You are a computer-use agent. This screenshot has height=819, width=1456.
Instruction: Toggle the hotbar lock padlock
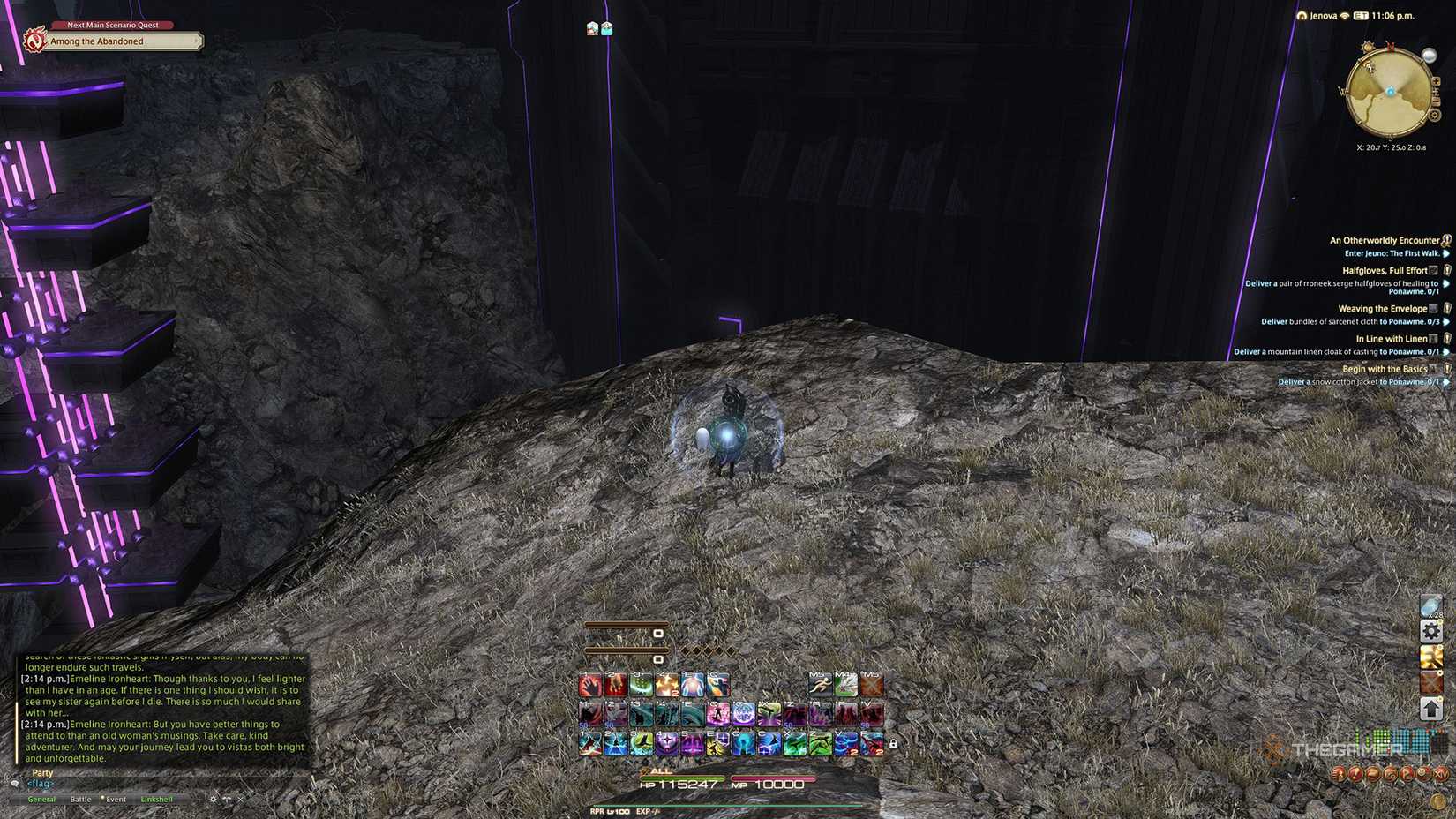point(894,744)
